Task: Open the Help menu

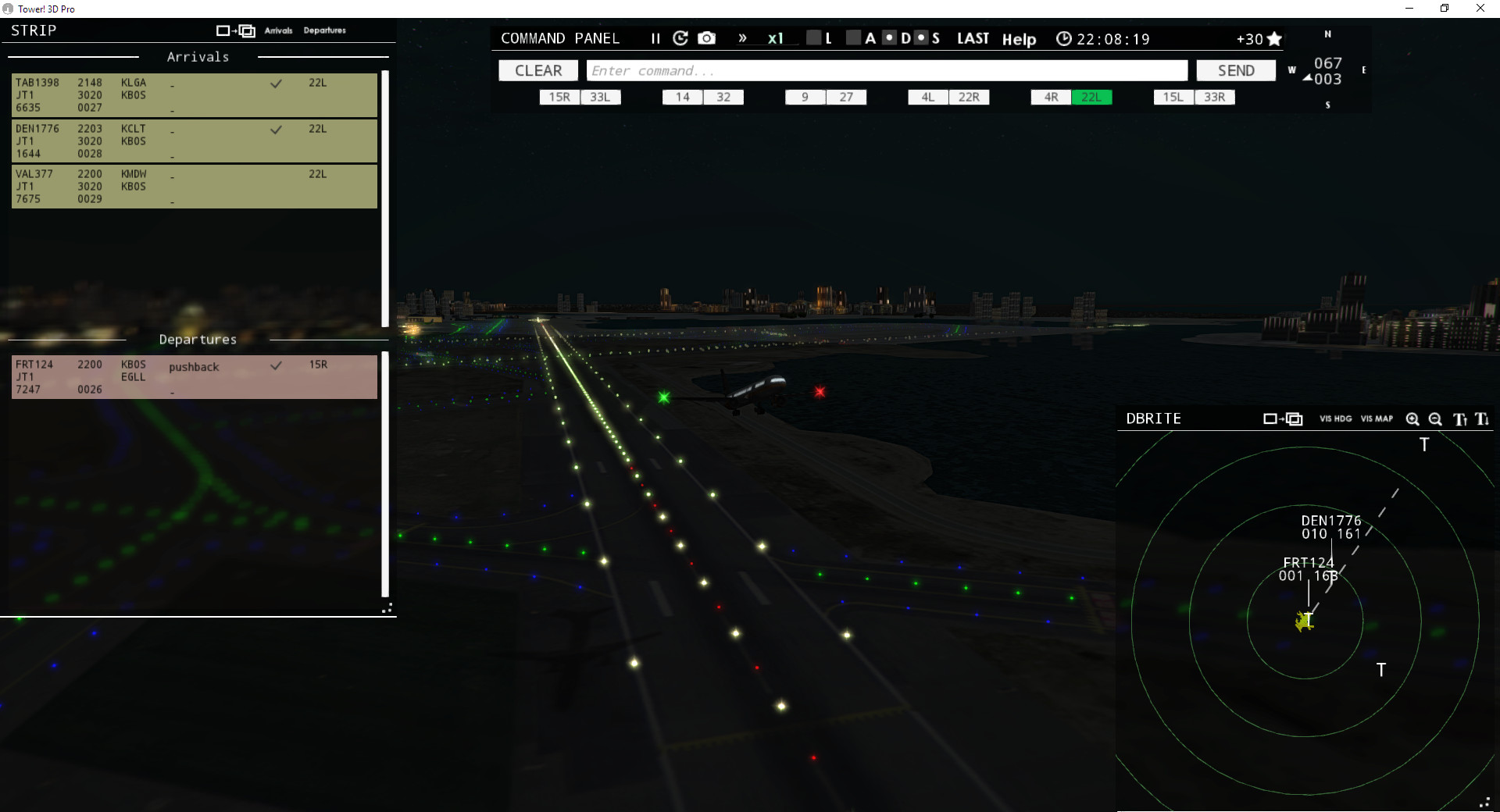Action: [x=1020, y=39]
